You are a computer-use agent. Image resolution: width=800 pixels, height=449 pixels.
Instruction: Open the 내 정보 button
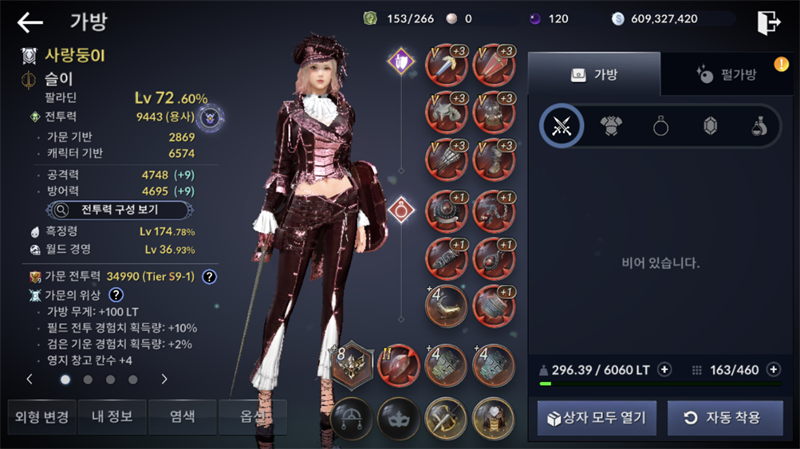point(111,416)
